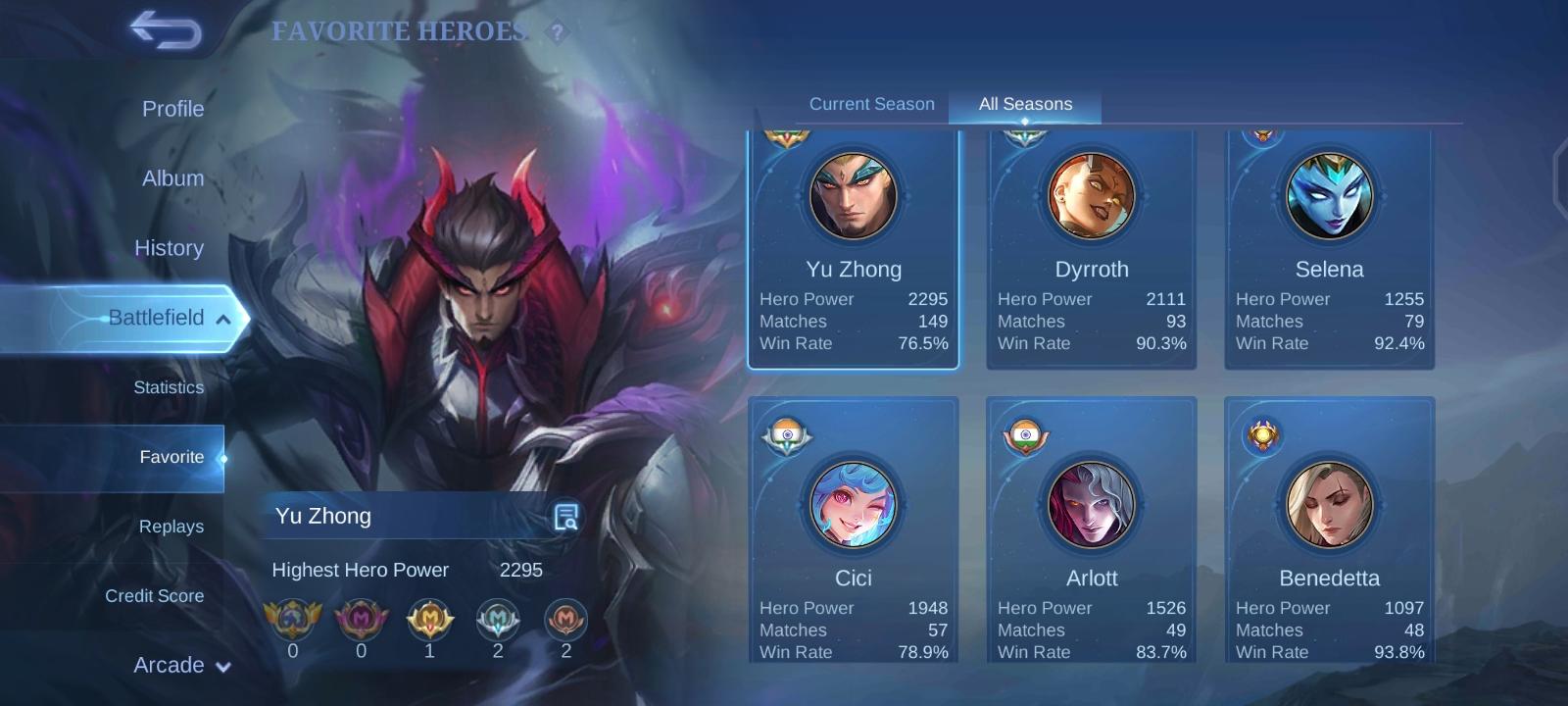Open the Statistics page
Screen dimensions: 1568x706
(x=169, y=387)
